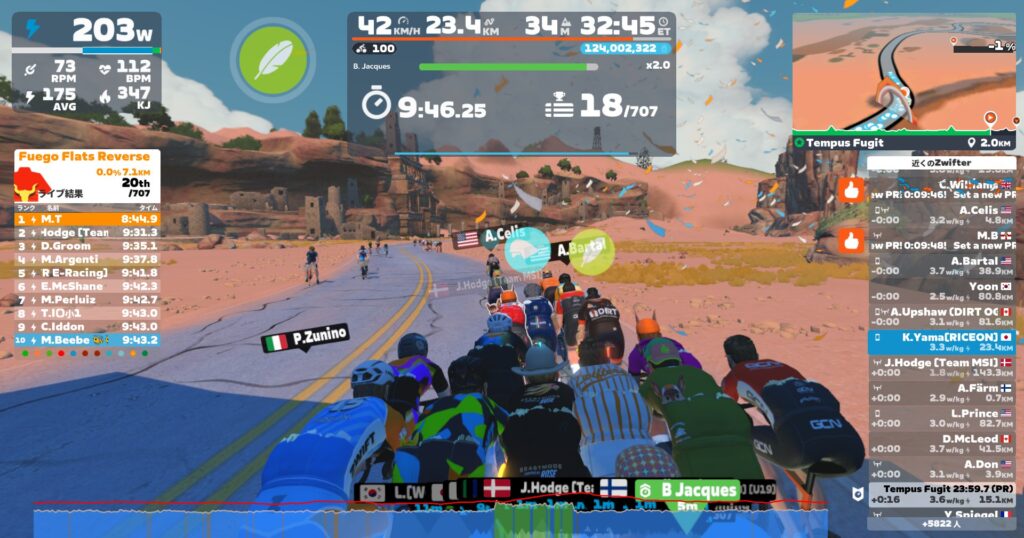
Task: Select M.Beebe's tenth-place leaderboard entry
Action: coord(86,340)
